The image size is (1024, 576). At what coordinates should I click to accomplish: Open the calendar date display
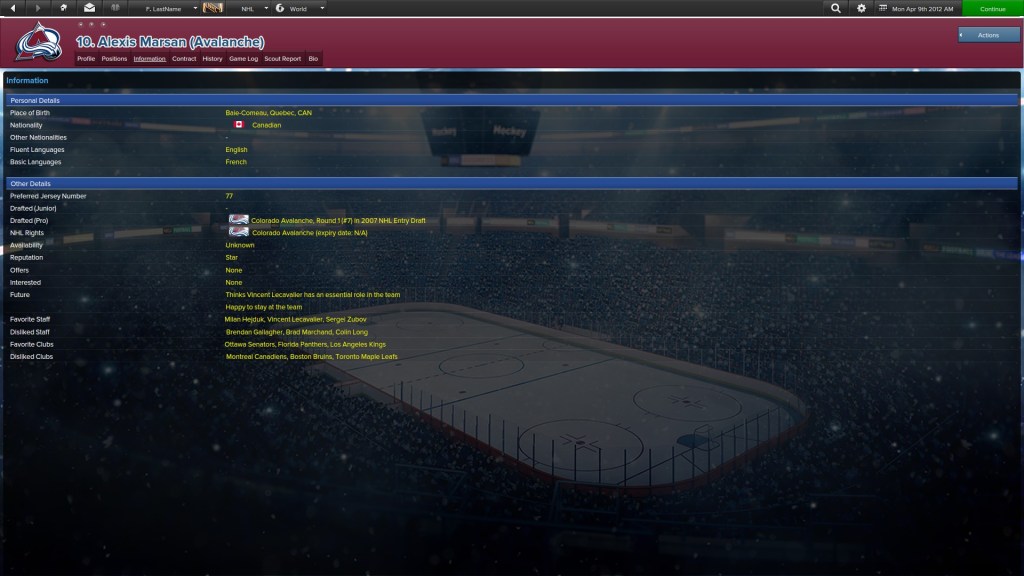coord(917,8)
